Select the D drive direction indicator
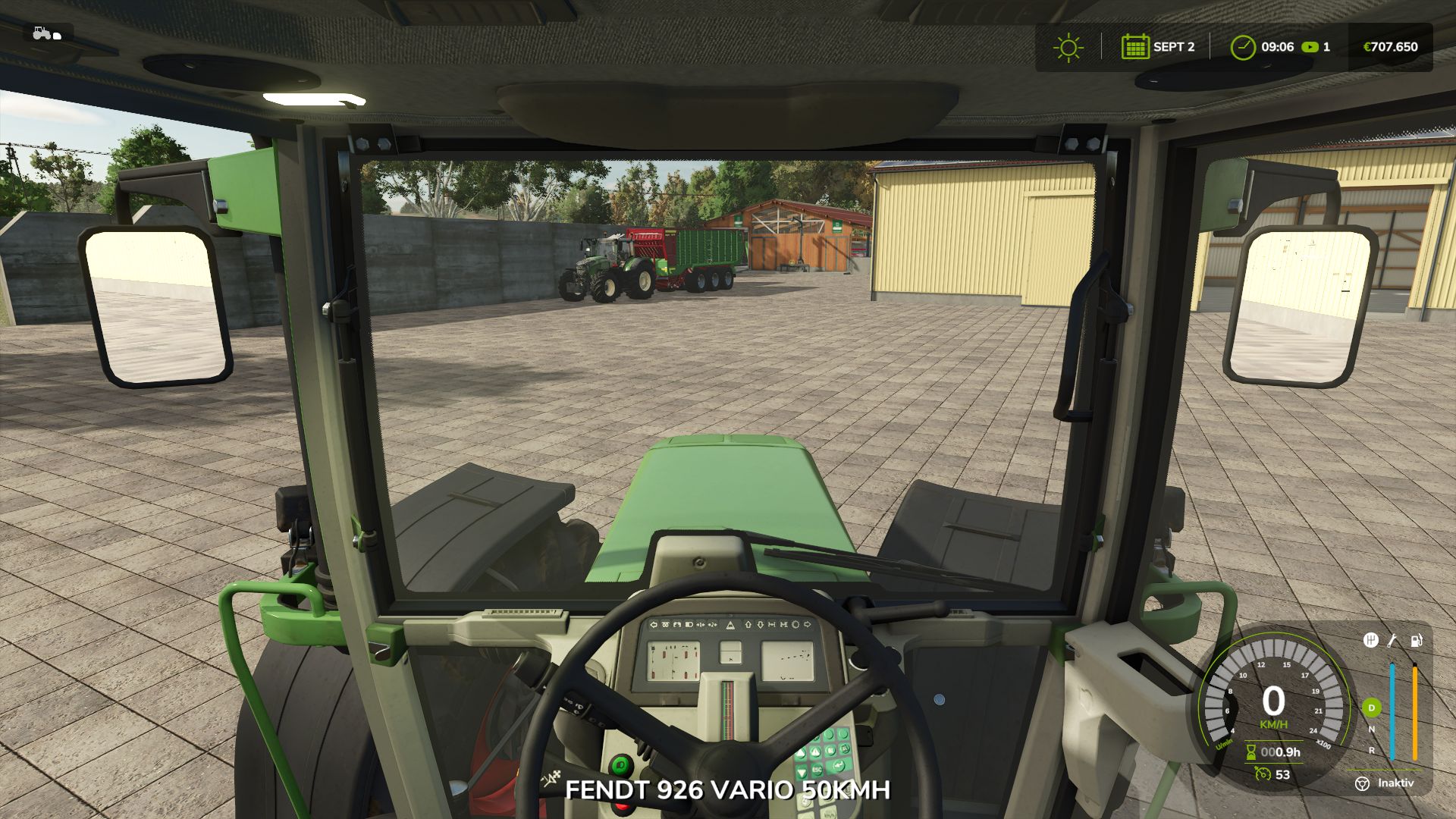1456x819 pixels. point(1371,708)
